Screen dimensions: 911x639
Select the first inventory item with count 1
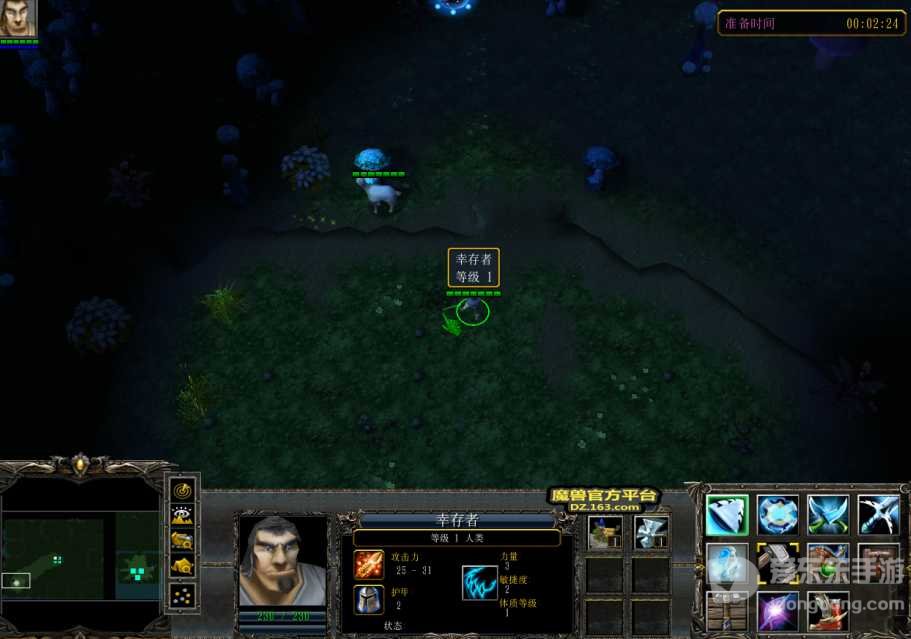click(604, 533)
